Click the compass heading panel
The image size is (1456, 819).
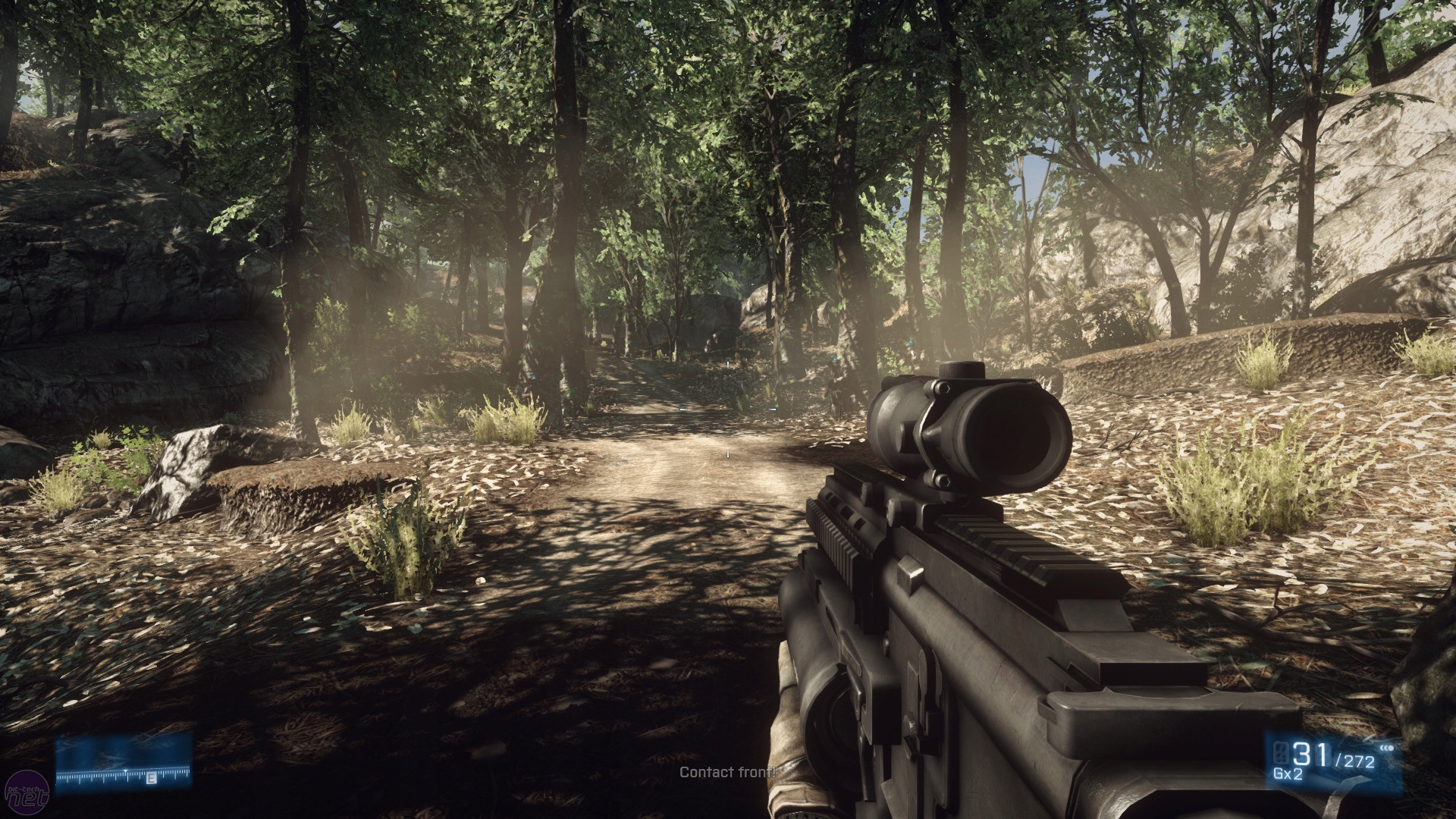pos(123,762)
